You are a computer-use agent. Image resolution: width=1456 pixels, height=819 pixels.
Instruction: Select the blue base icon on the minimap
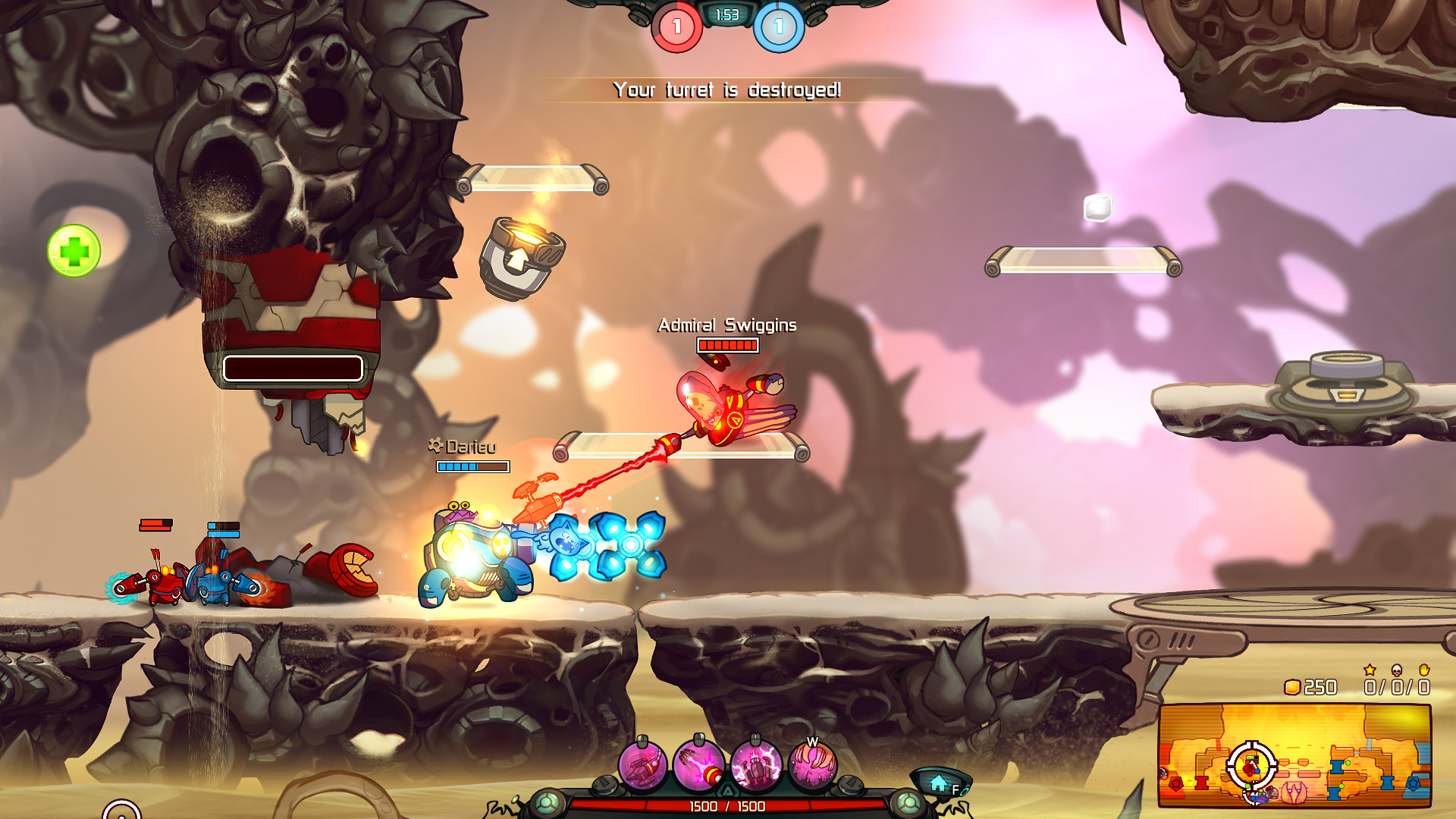coord(1414,783)
